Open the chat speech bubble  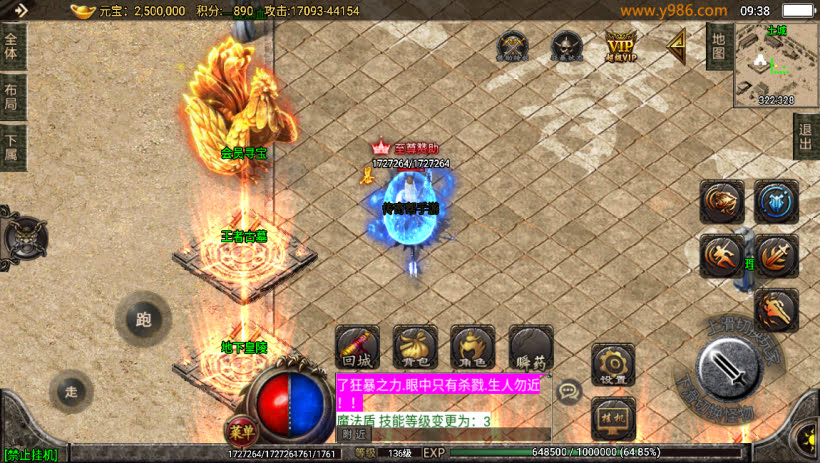[x=569, y=391]
